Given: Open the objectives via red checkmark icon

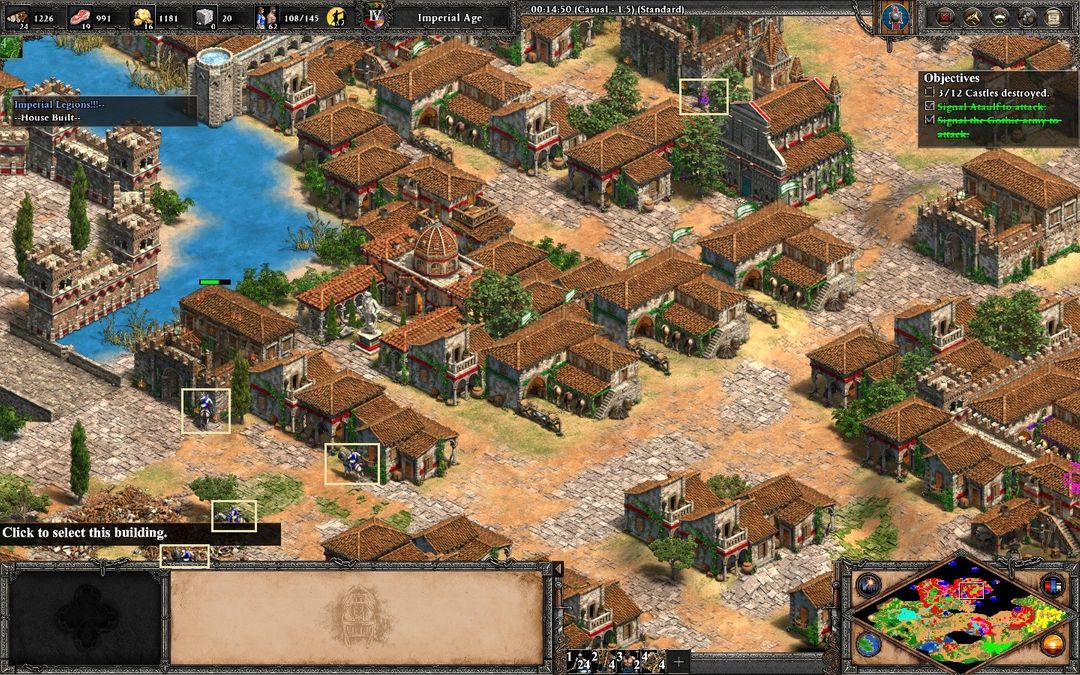Looking at the screenshot, I should pyautogui.click(x=943, y=16).
